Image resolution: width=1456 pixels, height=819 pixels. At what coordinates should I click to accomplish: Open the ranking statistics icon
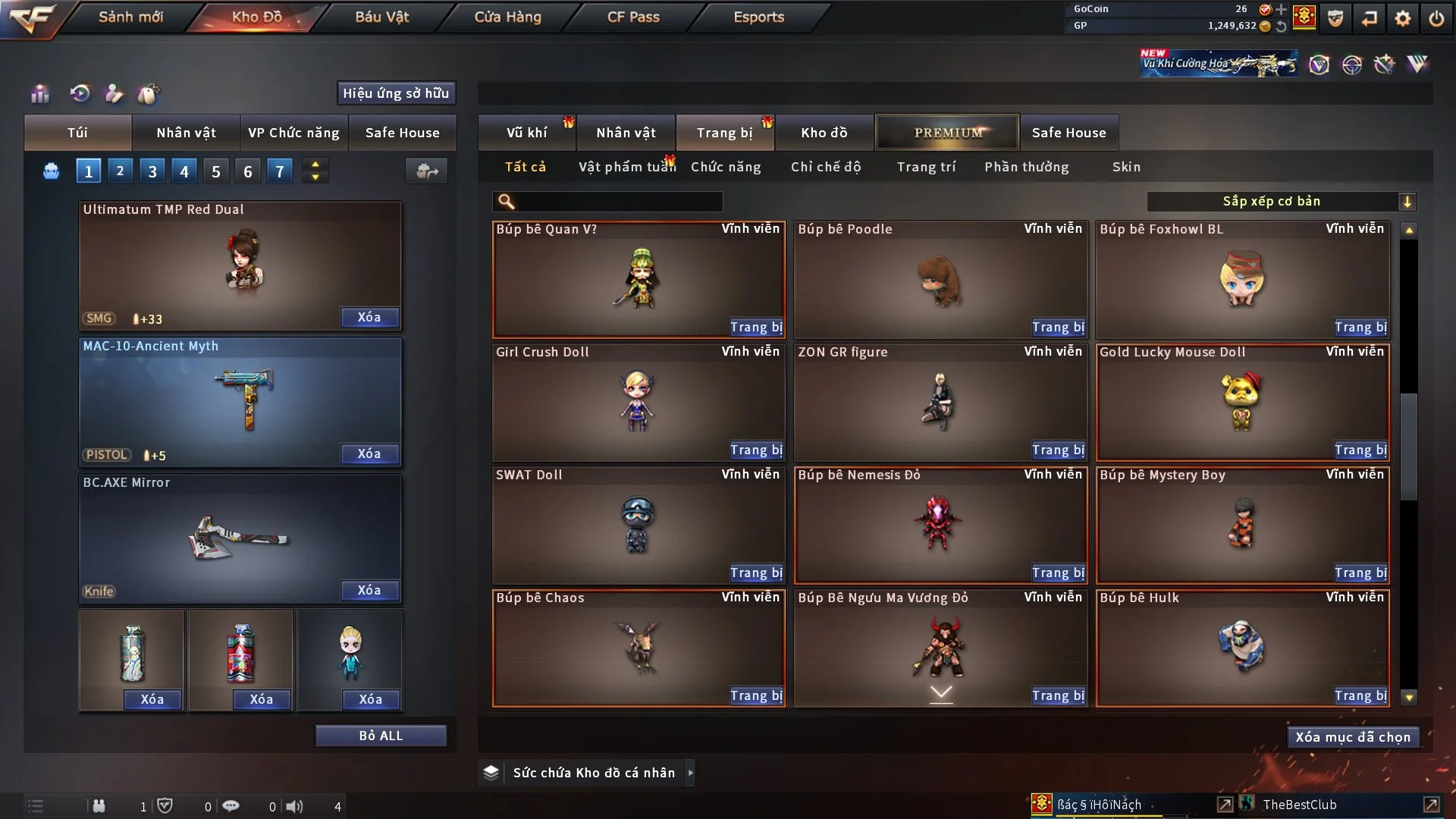pyautogui.click(x=39, y=94)
